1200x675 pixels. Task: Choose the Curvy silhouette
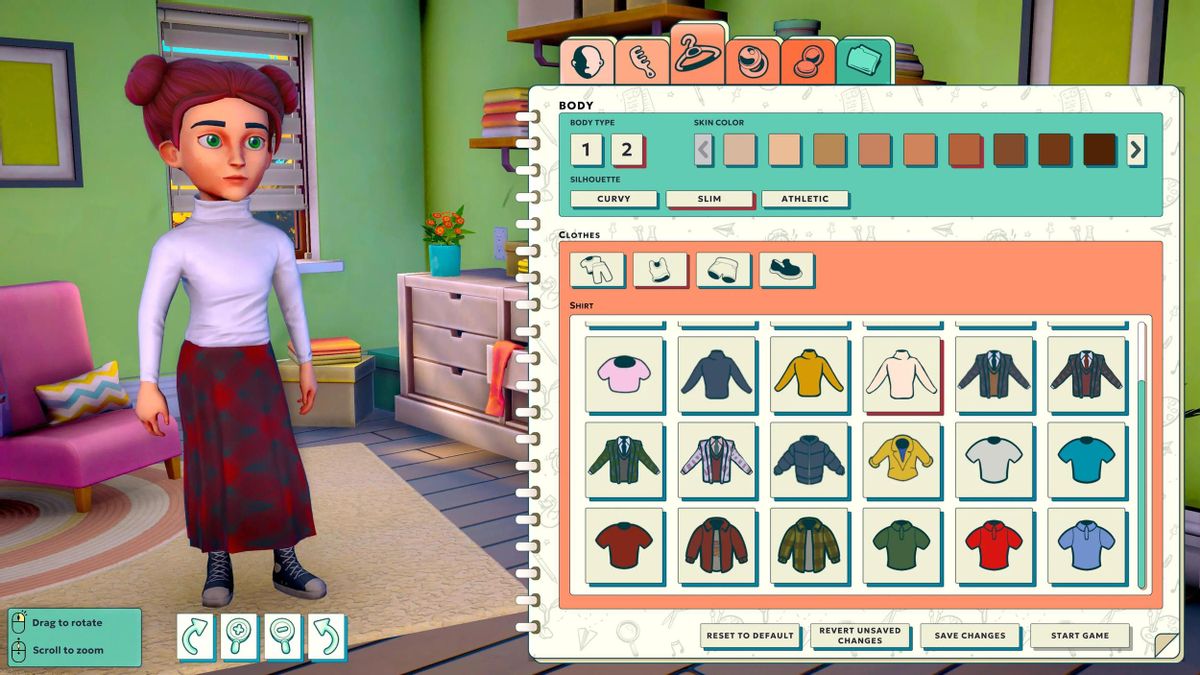coord(613,199)
